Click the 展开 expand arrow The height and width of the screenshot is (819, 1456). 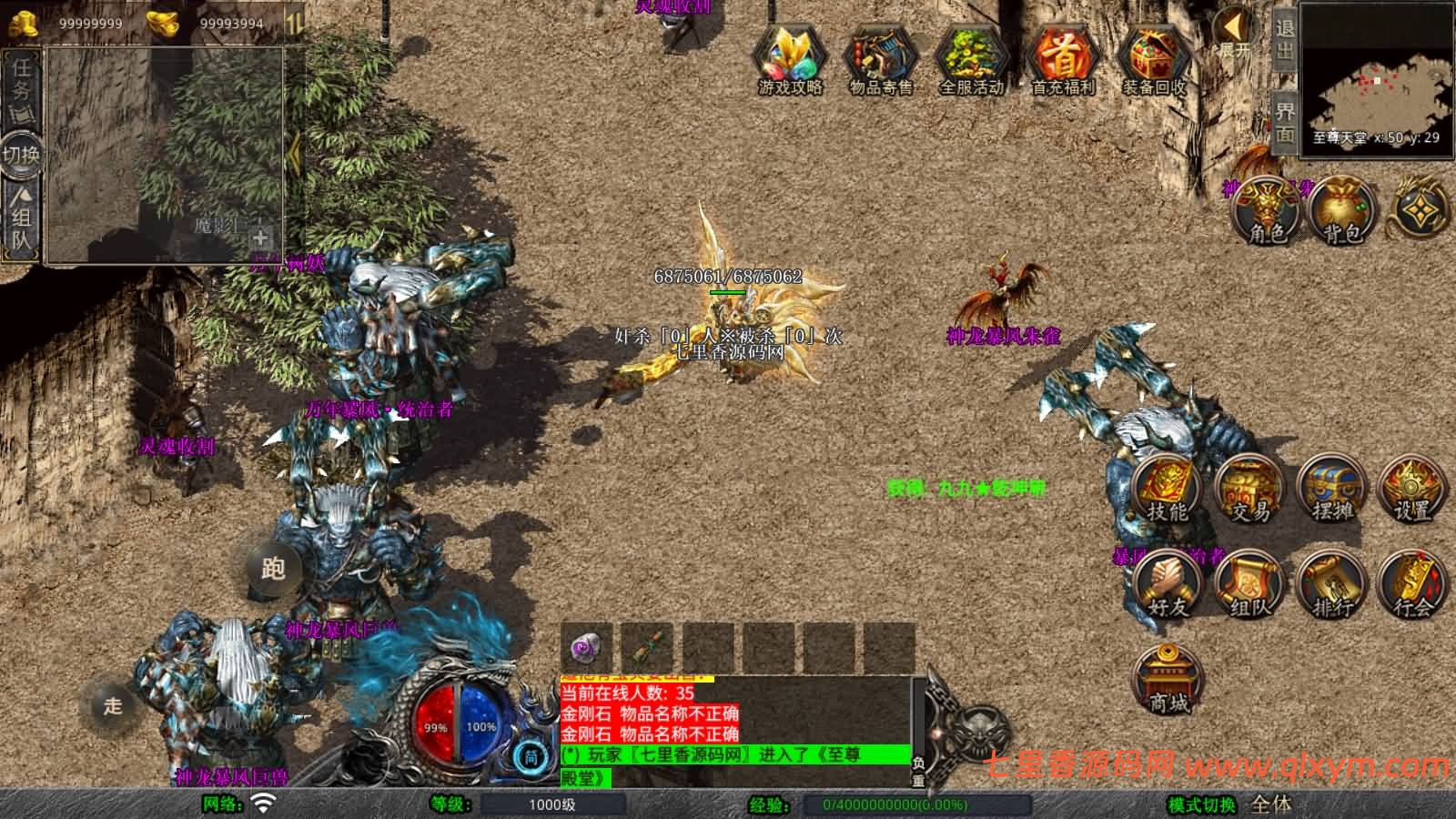click(x=1235, y=35)
